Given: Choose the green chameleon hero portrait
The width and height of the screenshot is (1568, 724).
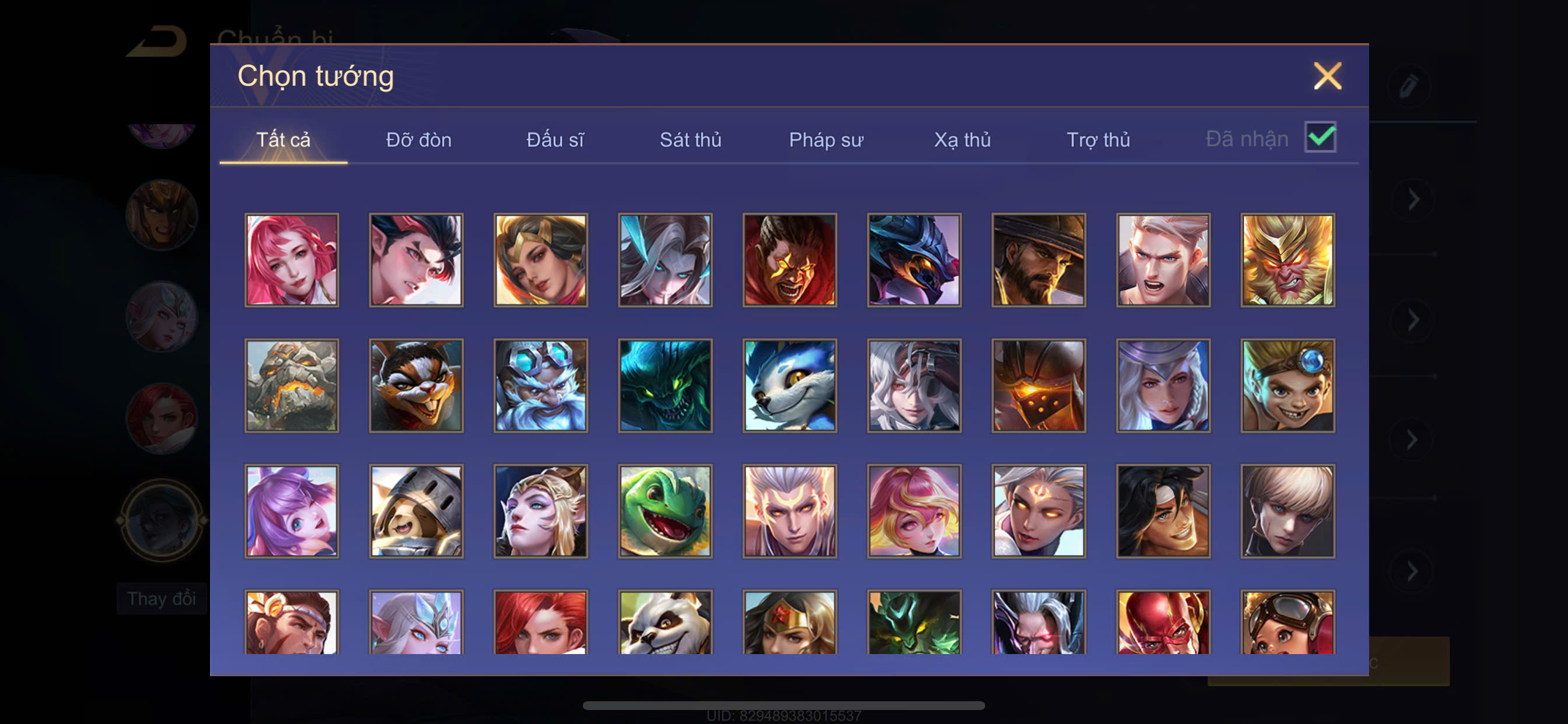Looking at the screenshot, I should (x=664, y=511).
